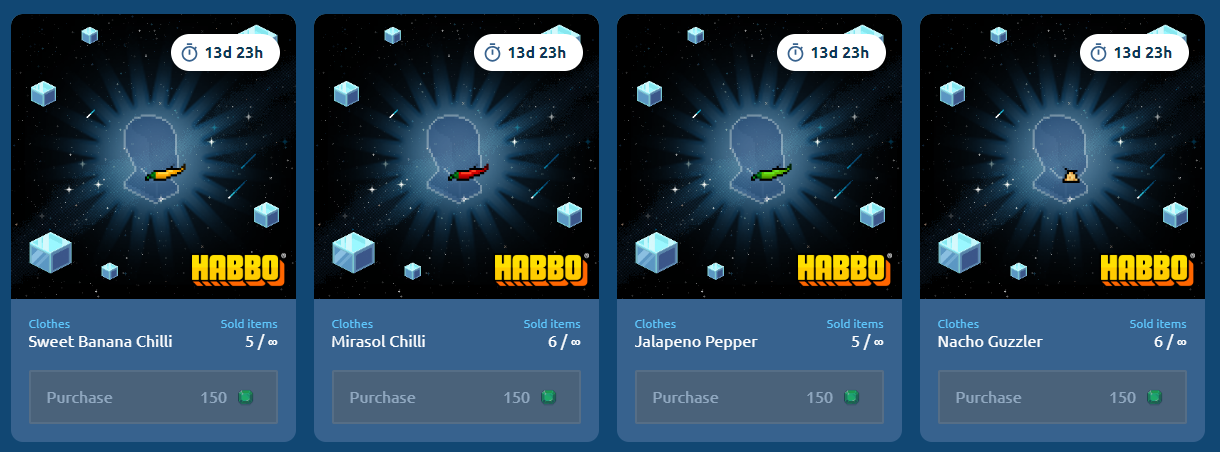The image size is (1220, 452).
Task: Buy the Nacho Guzzler item
Action: coord(1062,397)
